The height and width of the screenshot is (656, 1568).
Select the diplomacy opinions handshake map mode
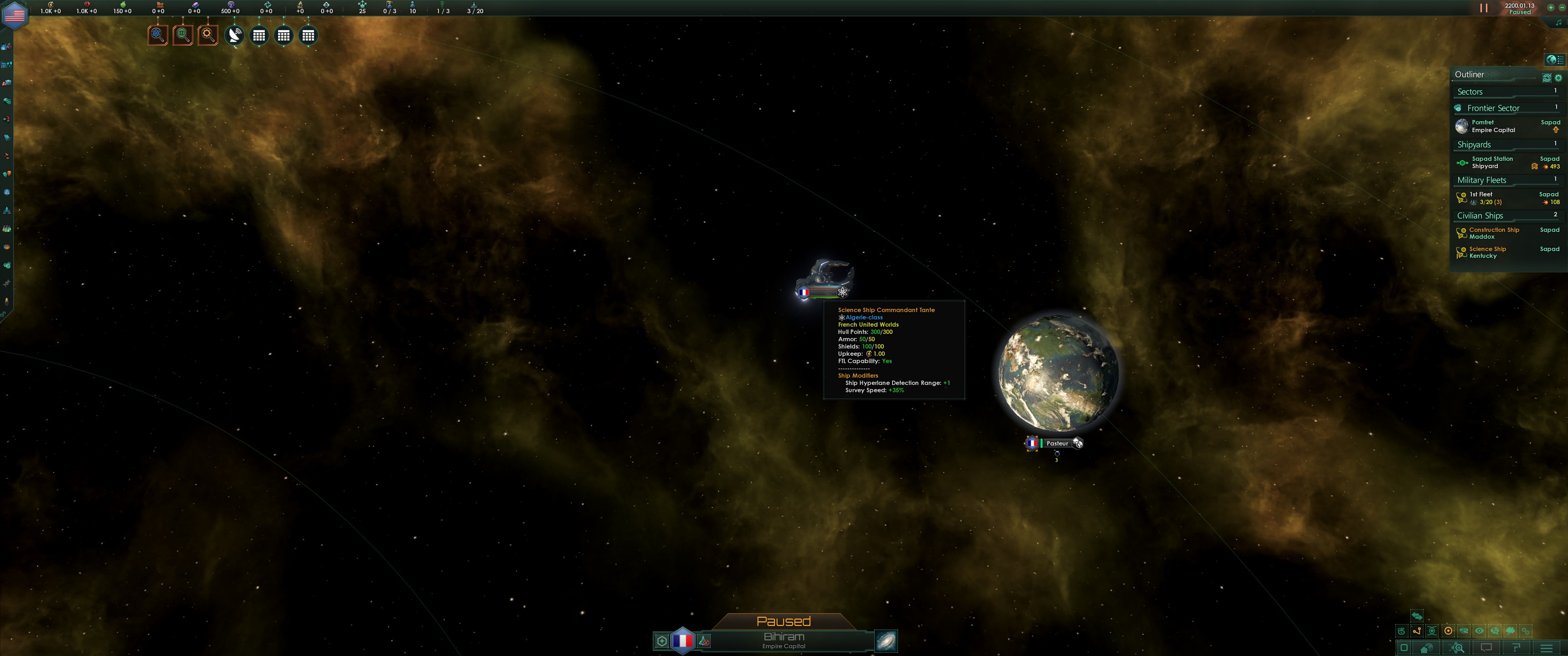coord(1464,631)
